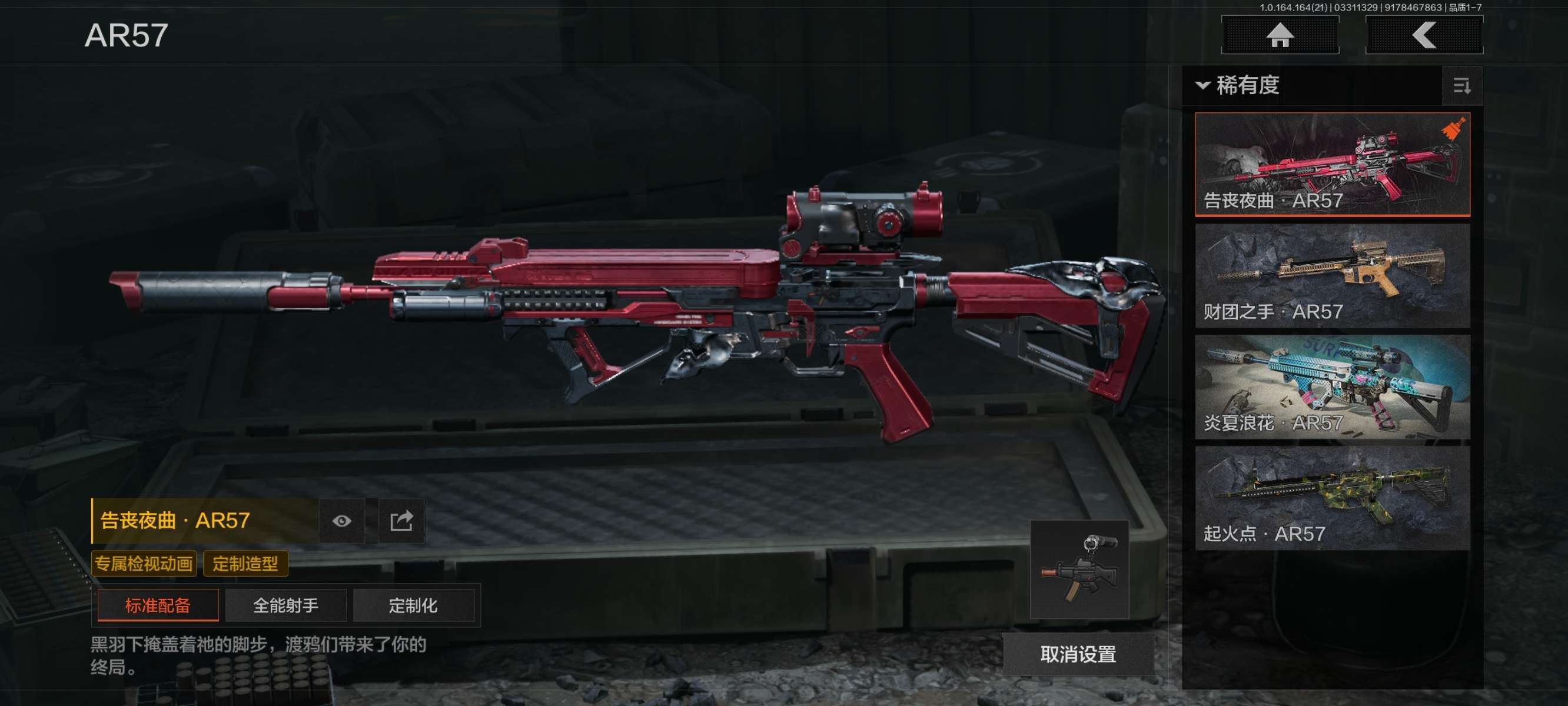The height and width of the screenshot is (706, 1568).
Task: Switch to the 全能射手 tab
Action: pos(285,605)
